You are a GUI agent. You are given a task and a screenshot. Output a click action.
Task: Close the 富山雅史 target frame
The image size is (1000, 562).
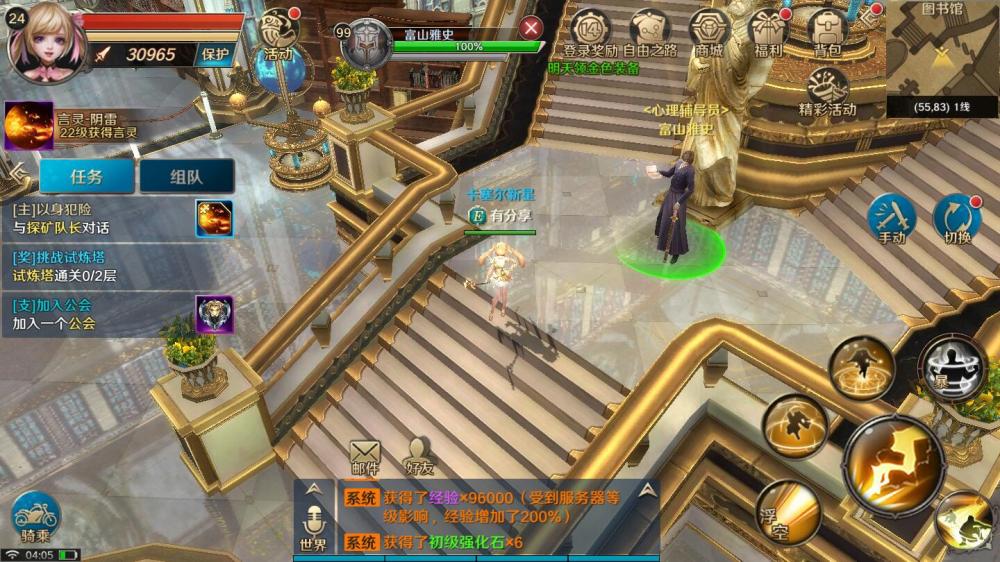[531, 28]
